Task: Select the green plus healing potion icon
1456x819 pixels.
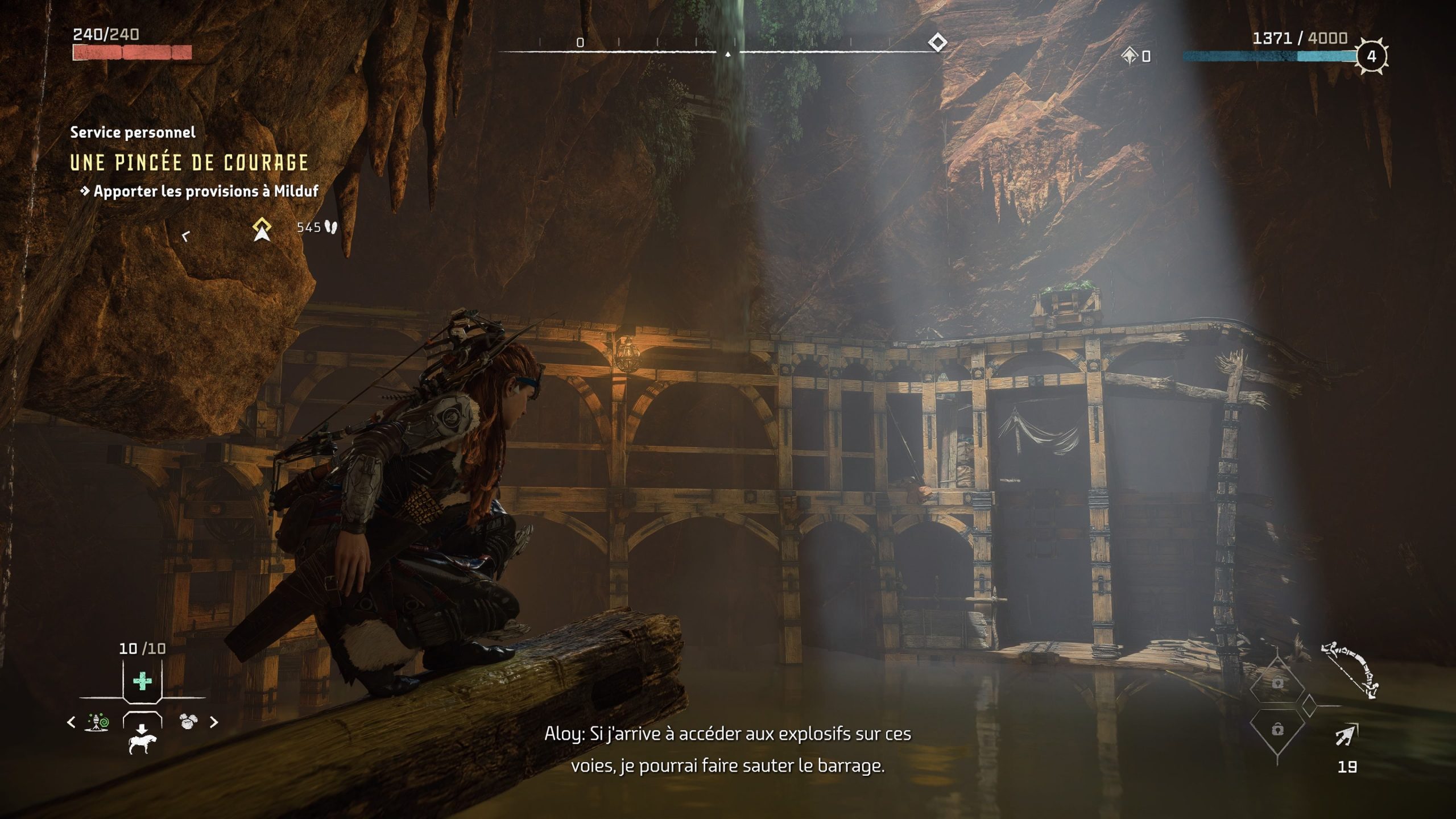Action: tap(142, 680)
